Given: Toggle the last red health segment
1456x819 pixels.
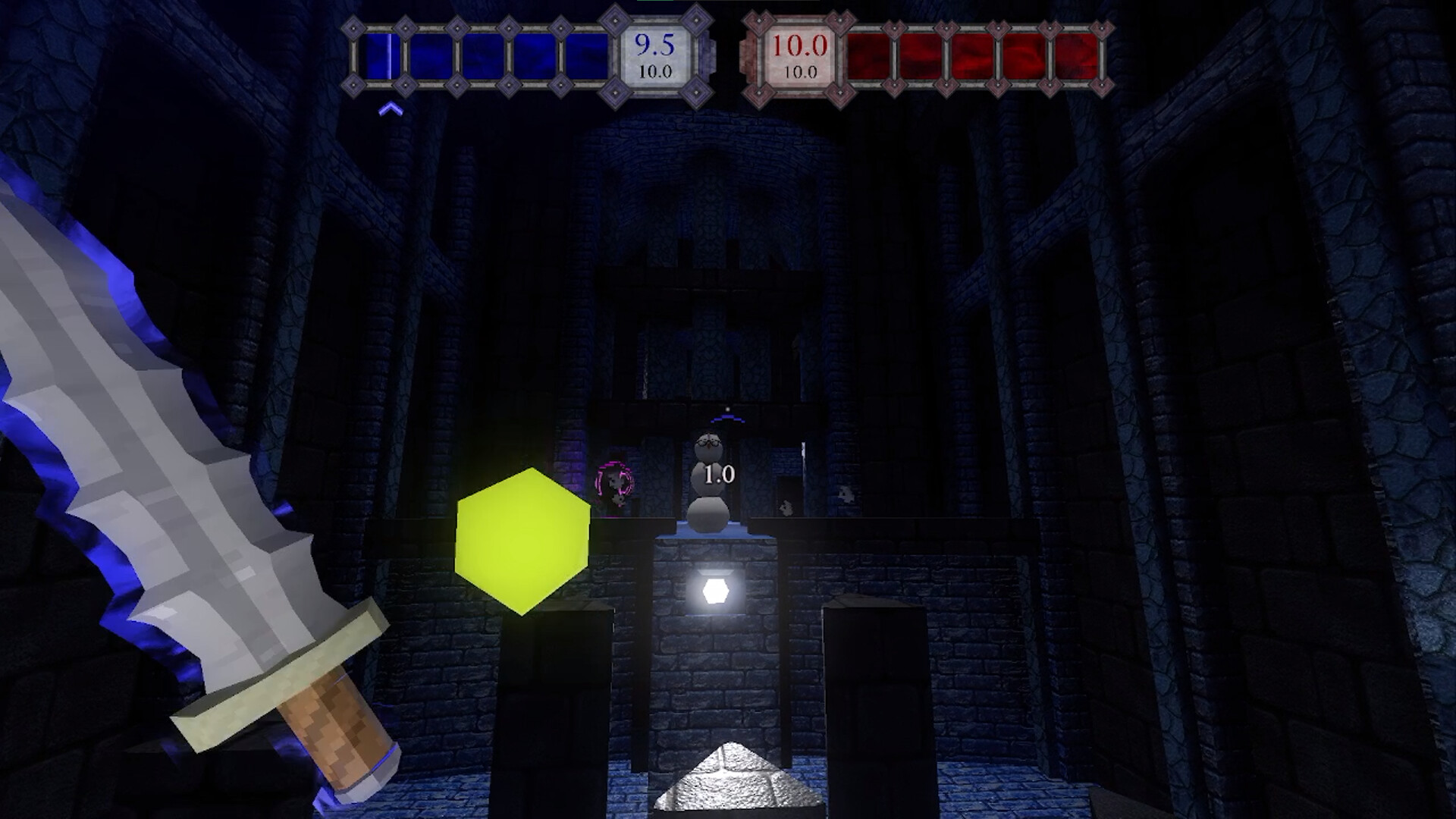Looking at the screenshot, I should pyautogui.click(x=1077, y=57).
